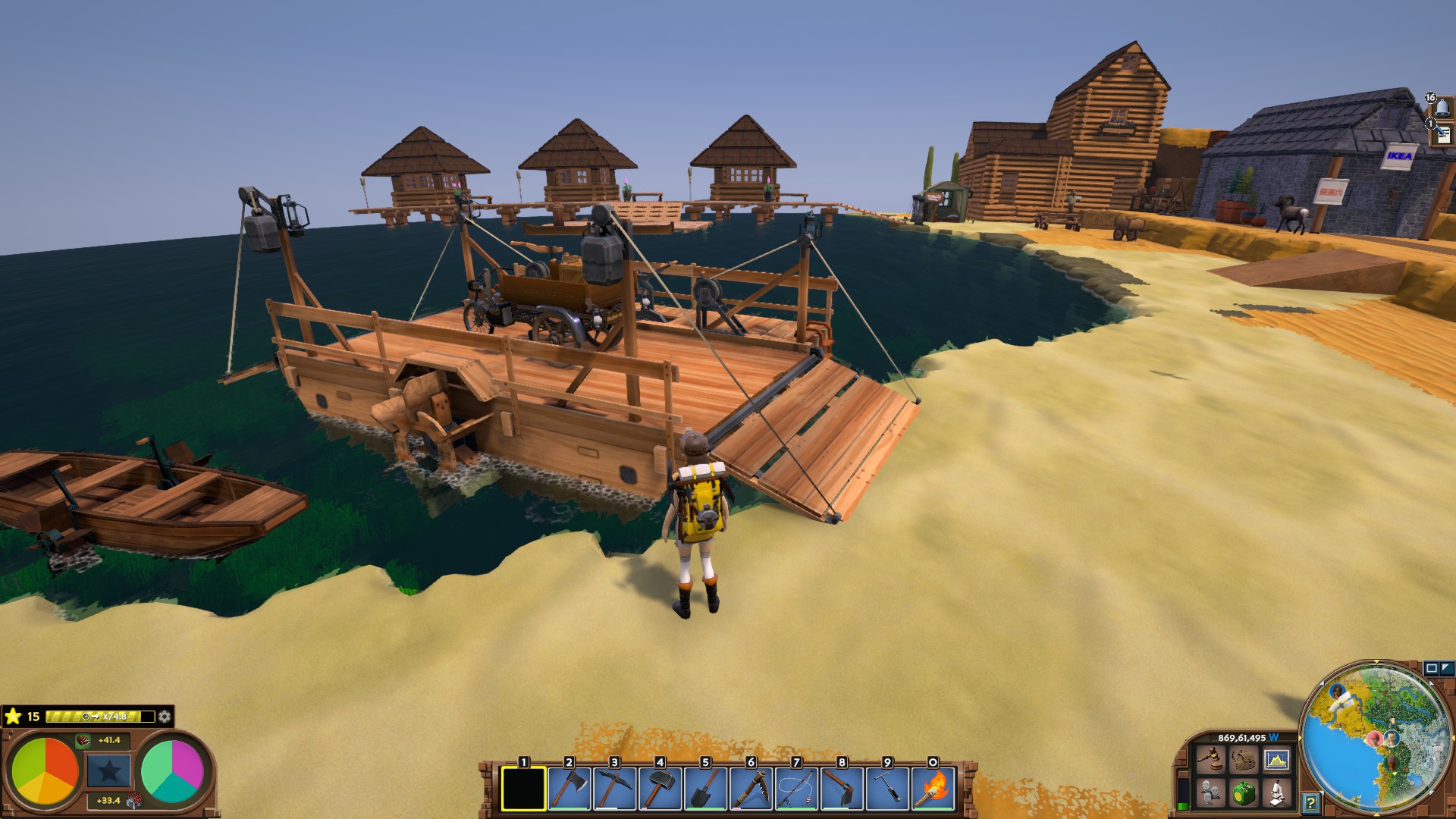
Task: Open the notification bell with 16 alerts
Action: 1441,107
